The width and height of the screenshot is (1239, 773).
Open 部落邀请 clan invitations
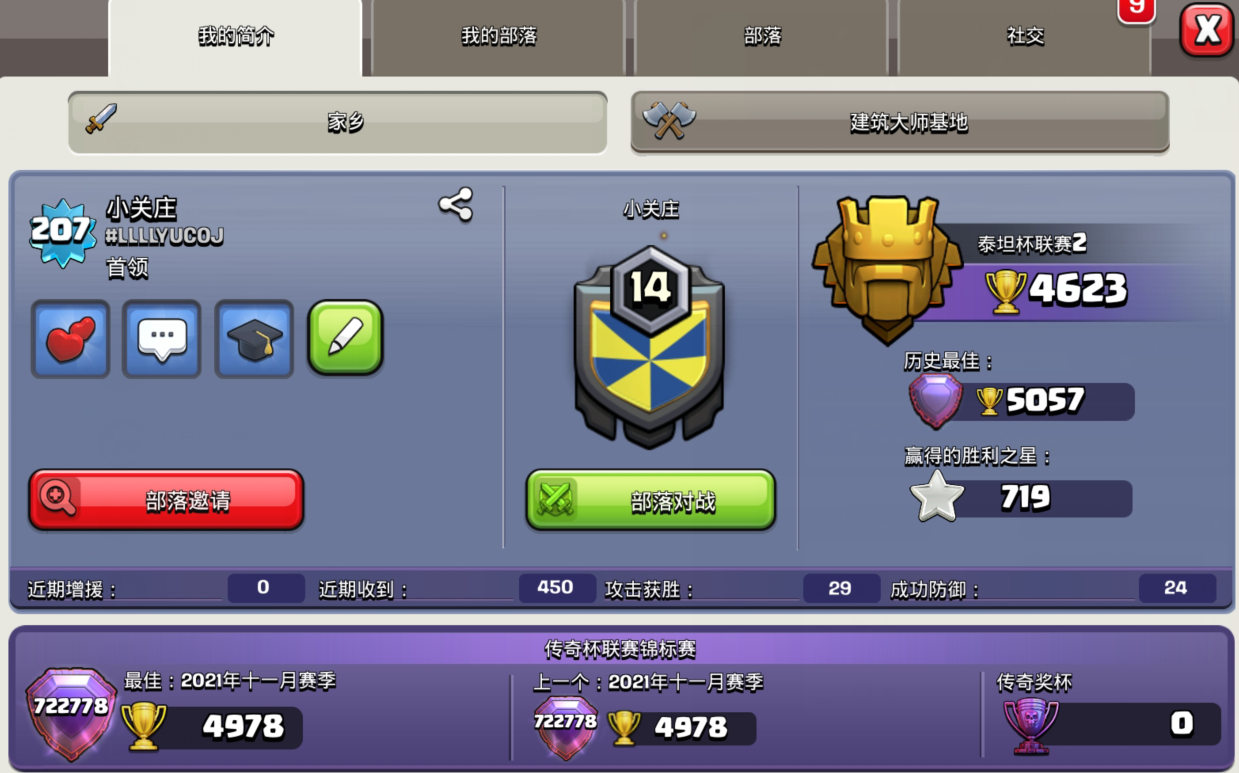[166, 500]
